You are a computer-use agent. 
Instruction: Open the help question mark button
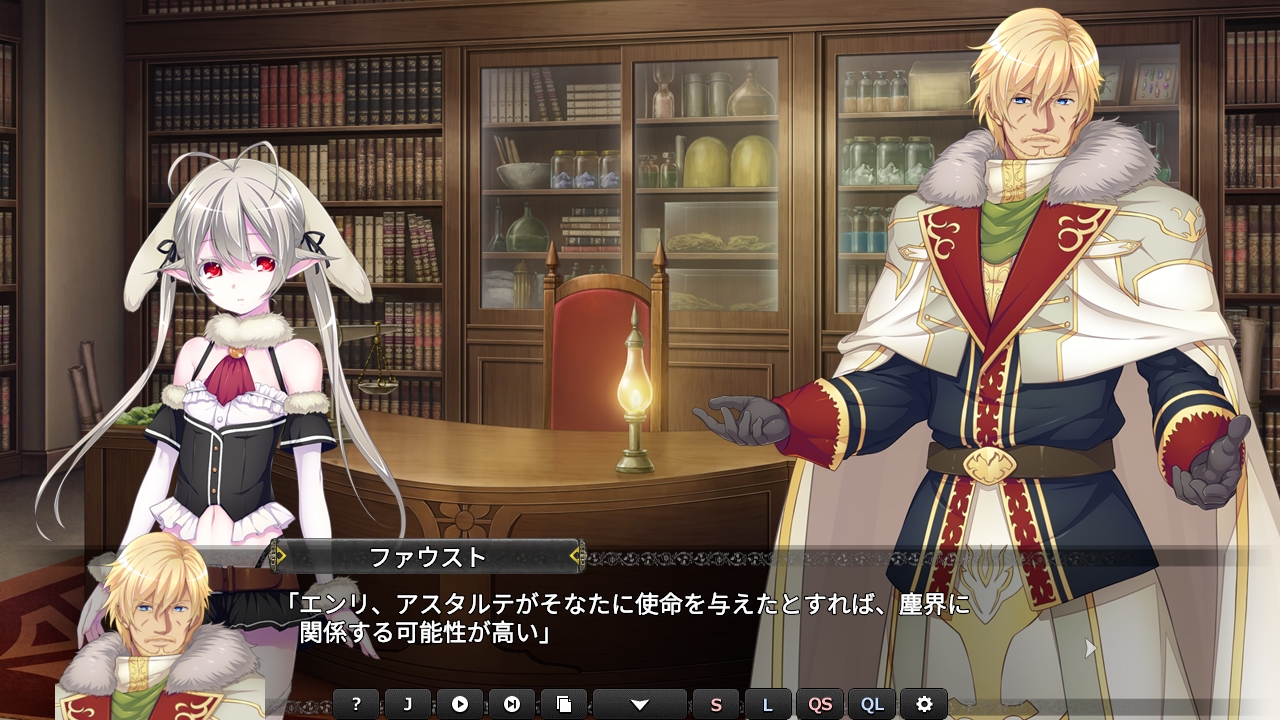(356, 704)
